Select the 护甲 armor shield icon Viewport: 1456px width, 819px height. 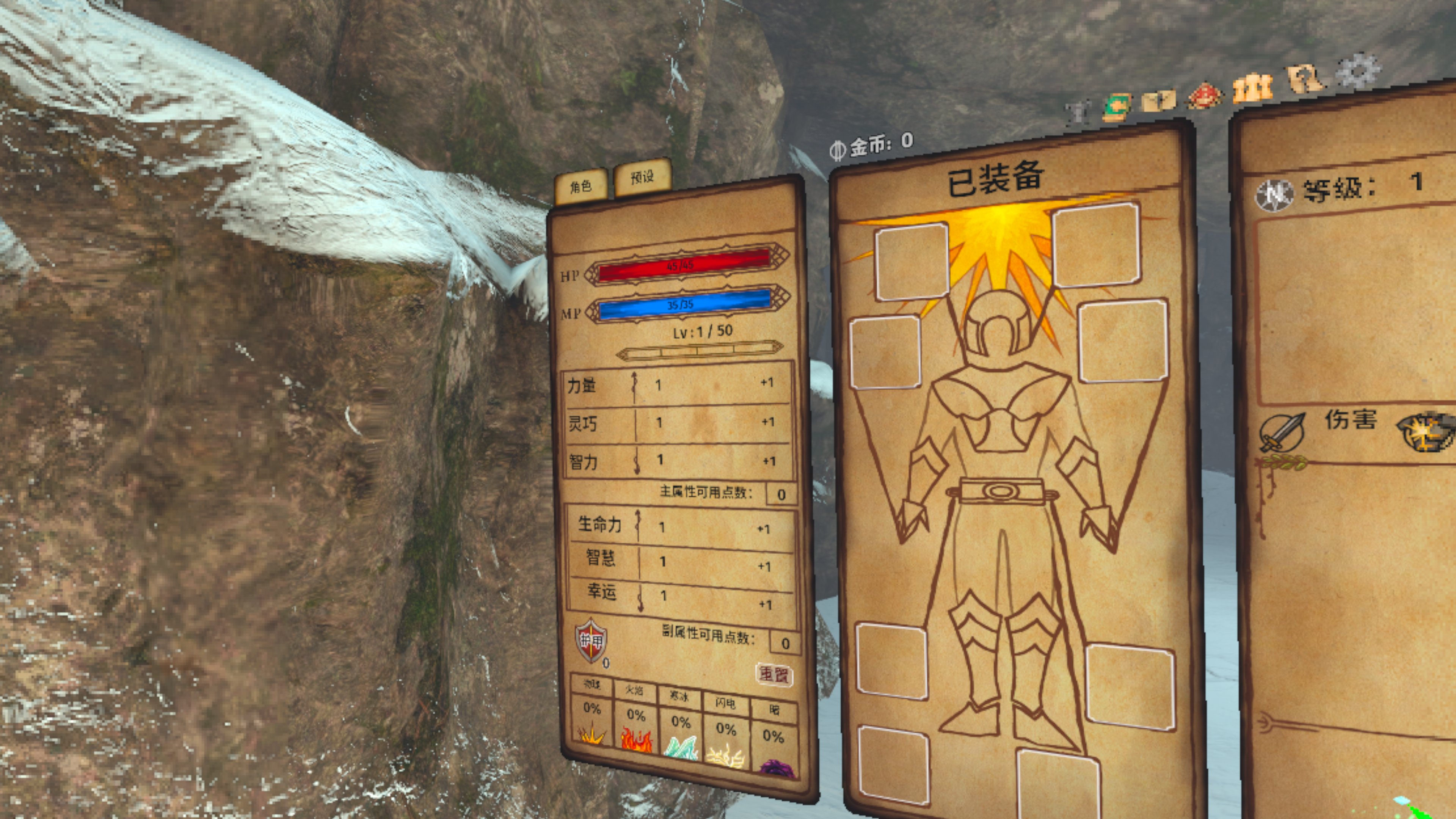coord(591,640)
